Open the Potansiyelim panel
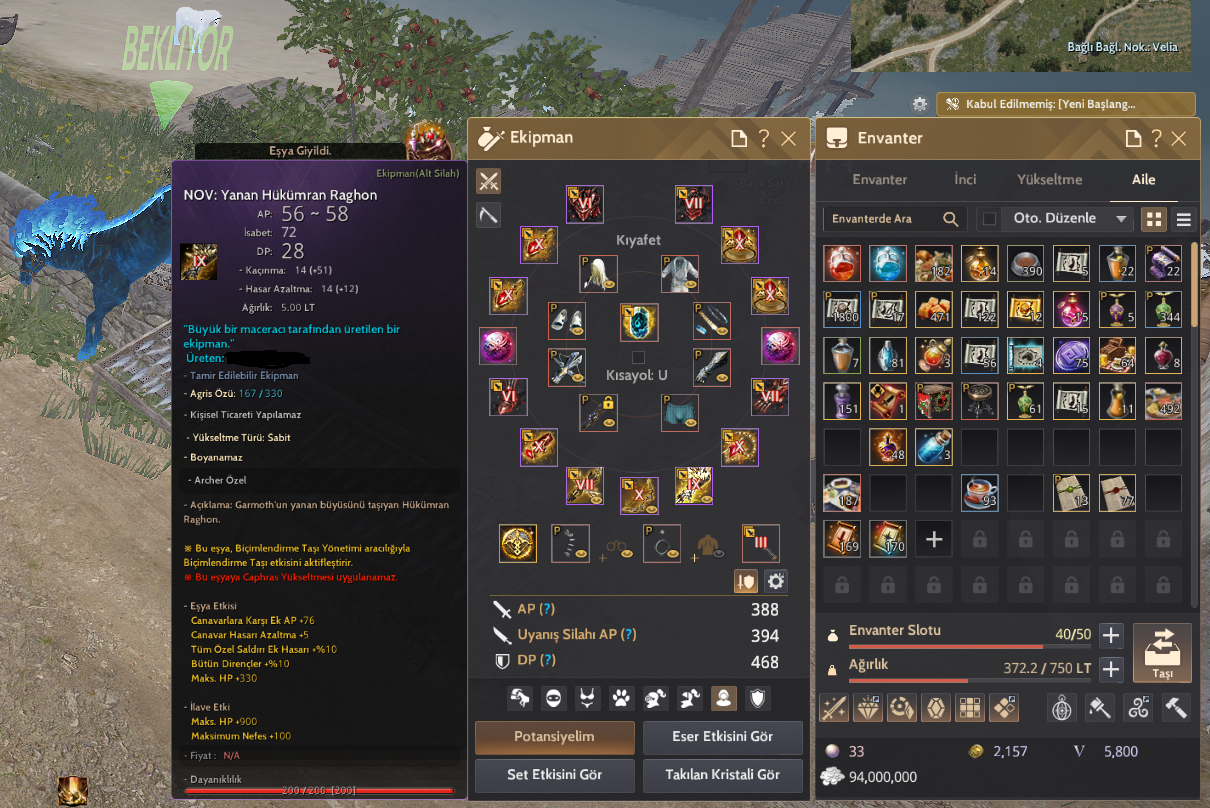This screenshot has height=808, width=1210. (554, 737)
